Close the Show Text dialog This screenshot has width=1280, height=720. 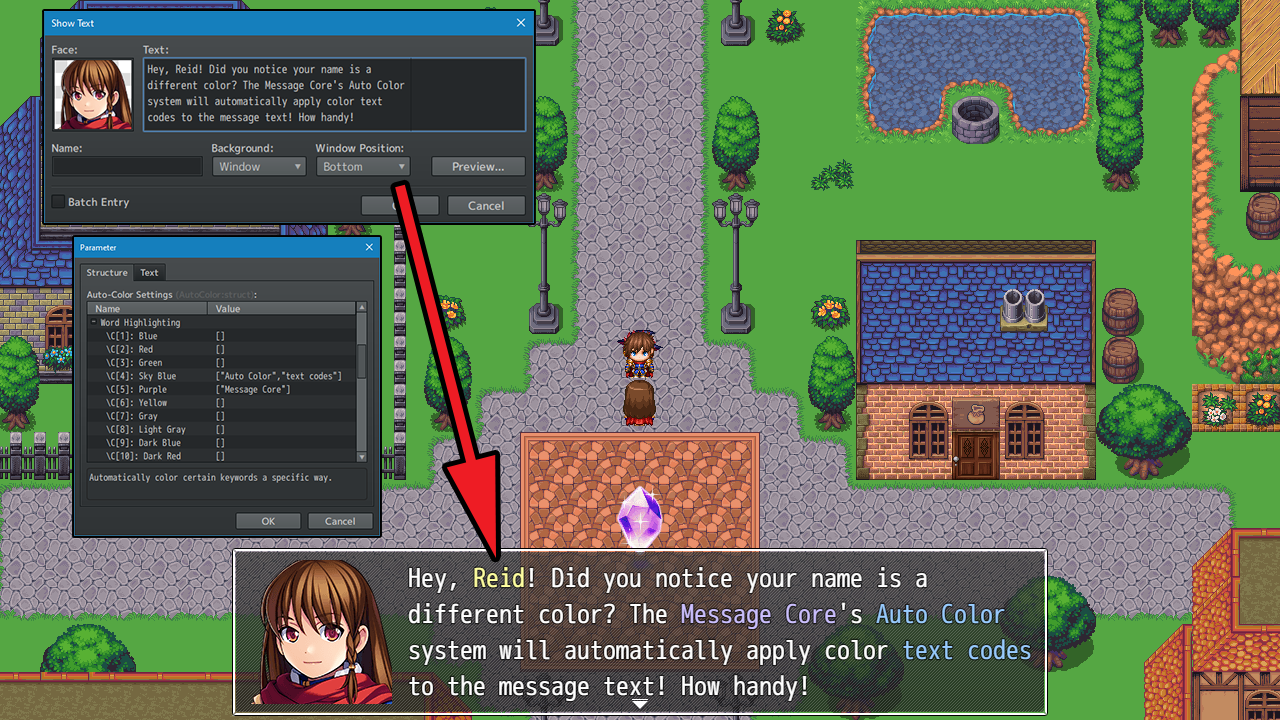520,23
